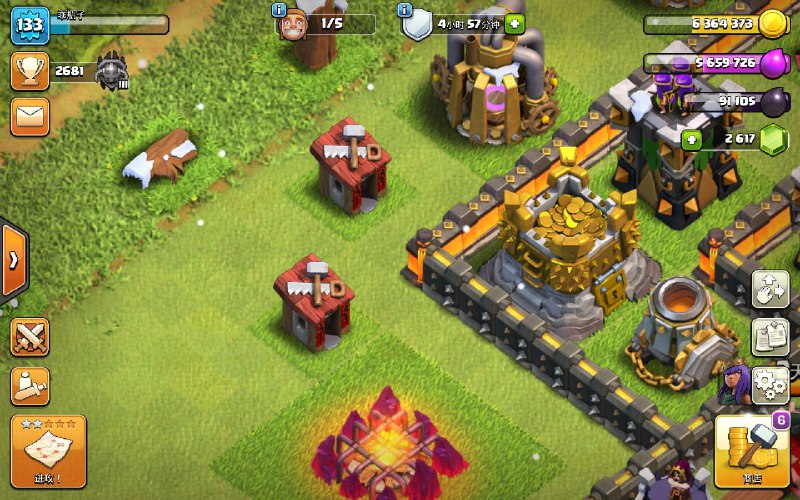Show shield info via the info icon

tap(405, 9)
